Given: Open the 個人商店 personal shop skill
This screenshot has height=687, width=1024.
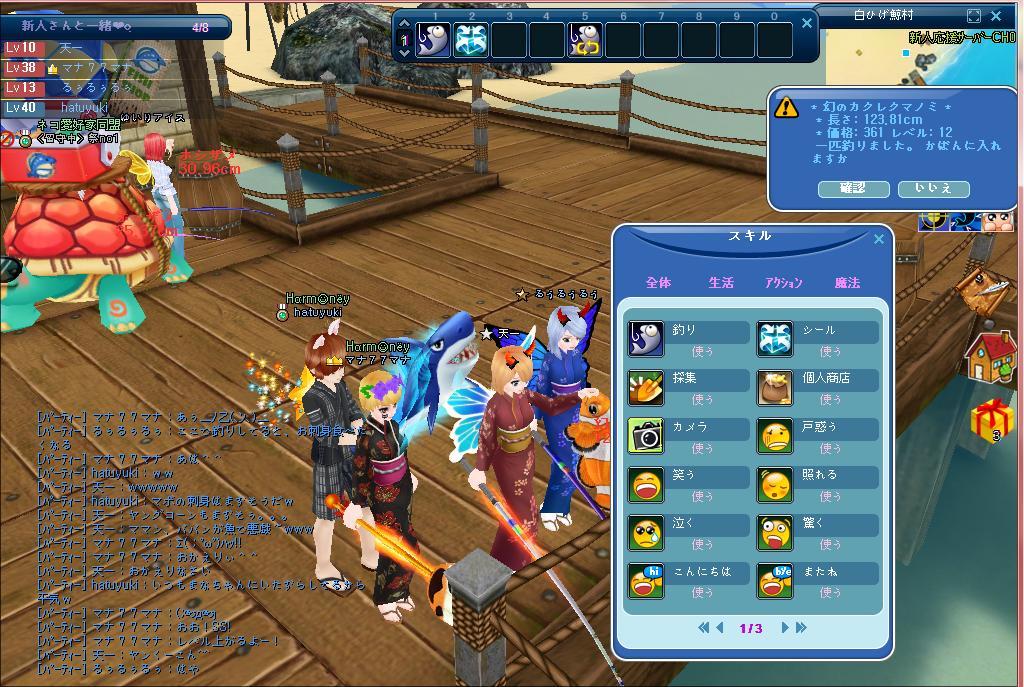Looking at the screenshot, I should [x=775, y=387].
